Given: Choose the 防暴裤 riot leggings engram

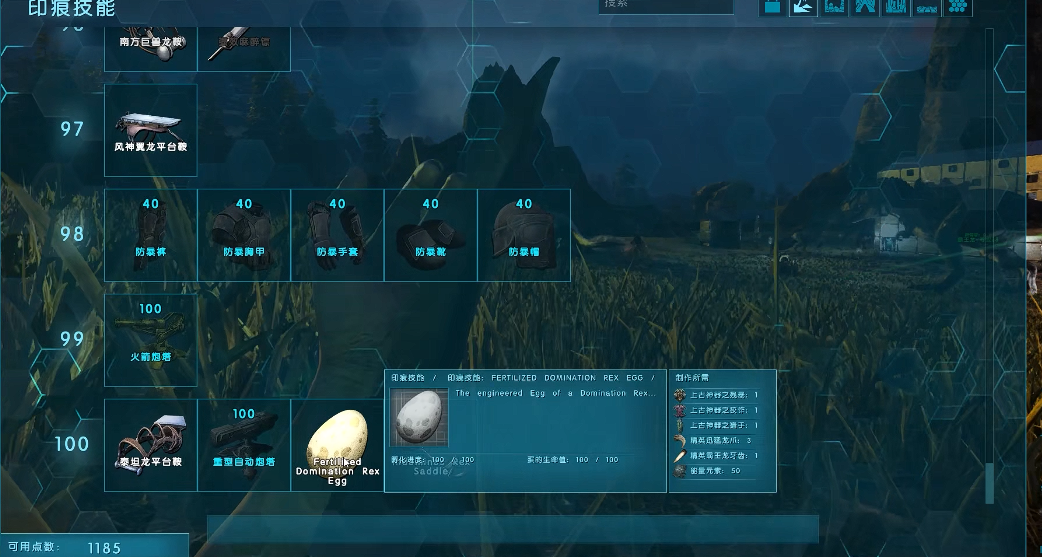Looking at the screenshot, I should [x=151, y=235].
